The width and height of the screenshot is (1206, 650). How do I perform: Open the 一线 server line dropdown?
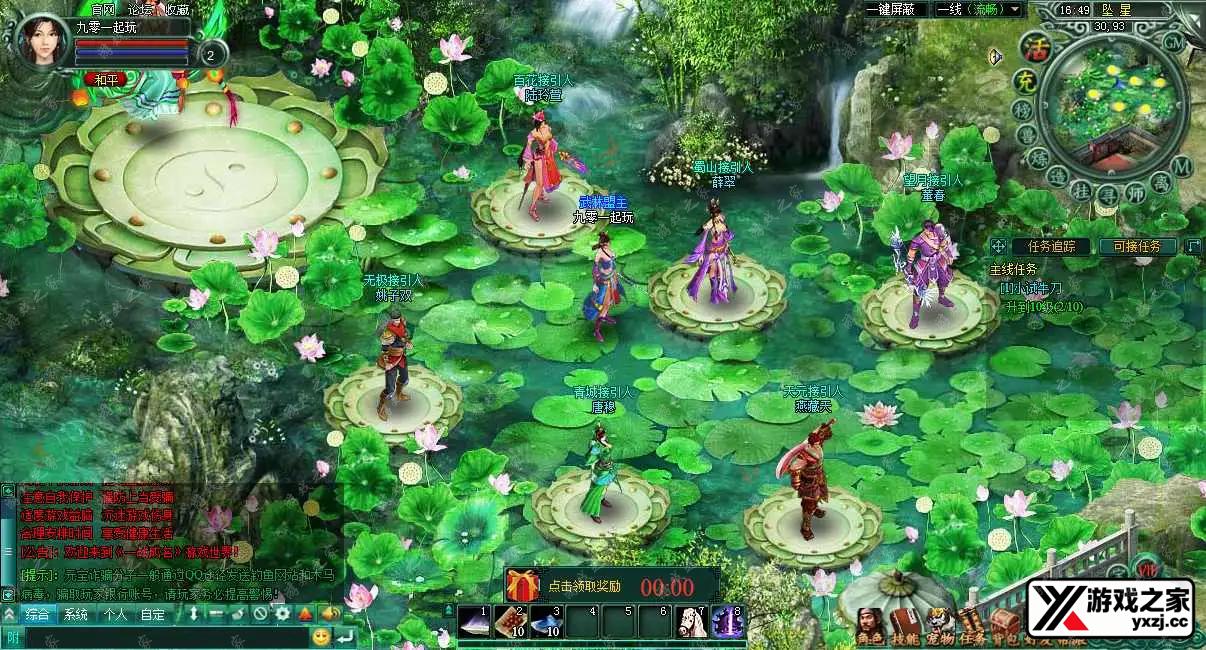pos(978,9)
